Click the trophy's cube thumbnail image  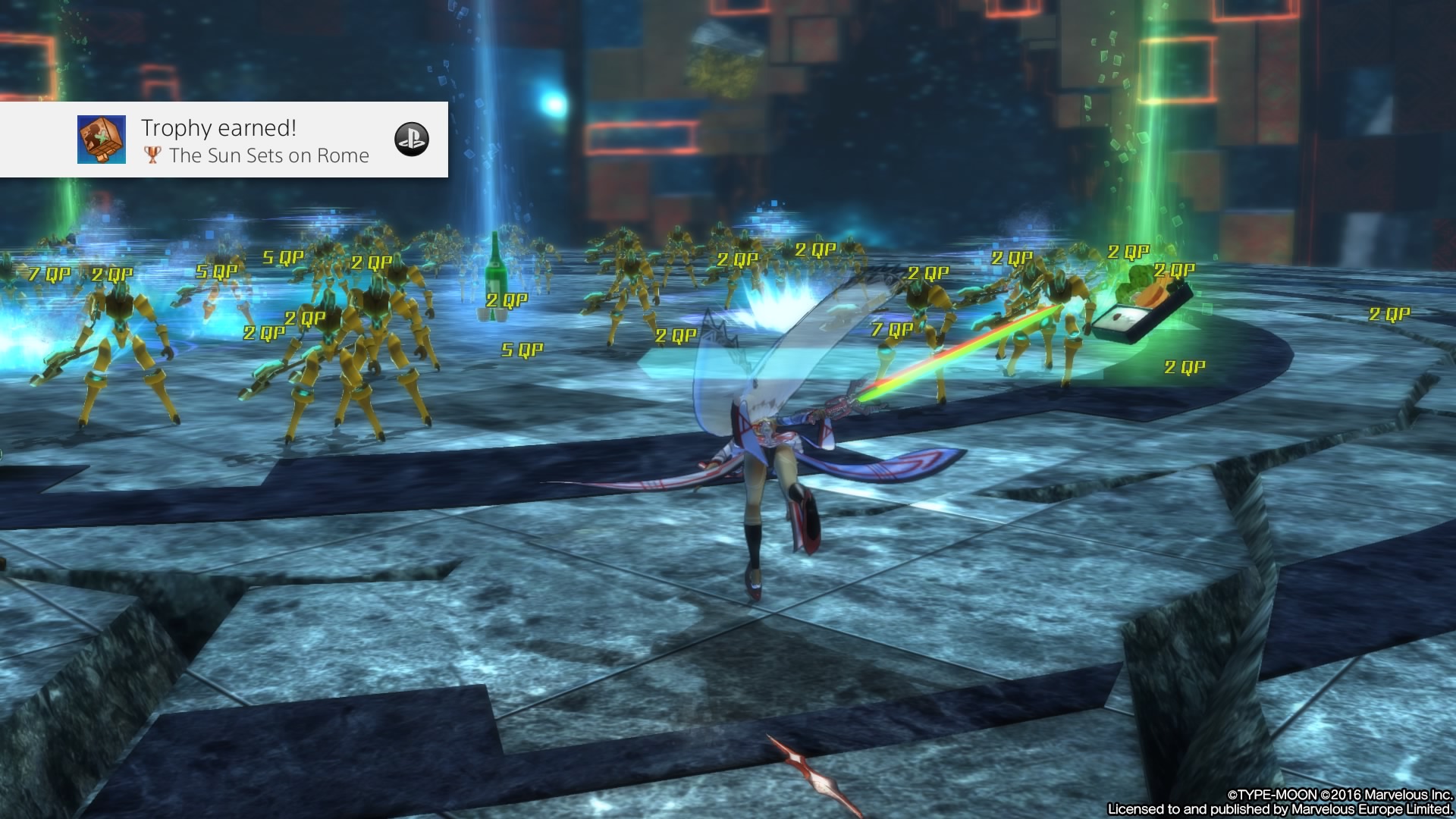[102, 140]
